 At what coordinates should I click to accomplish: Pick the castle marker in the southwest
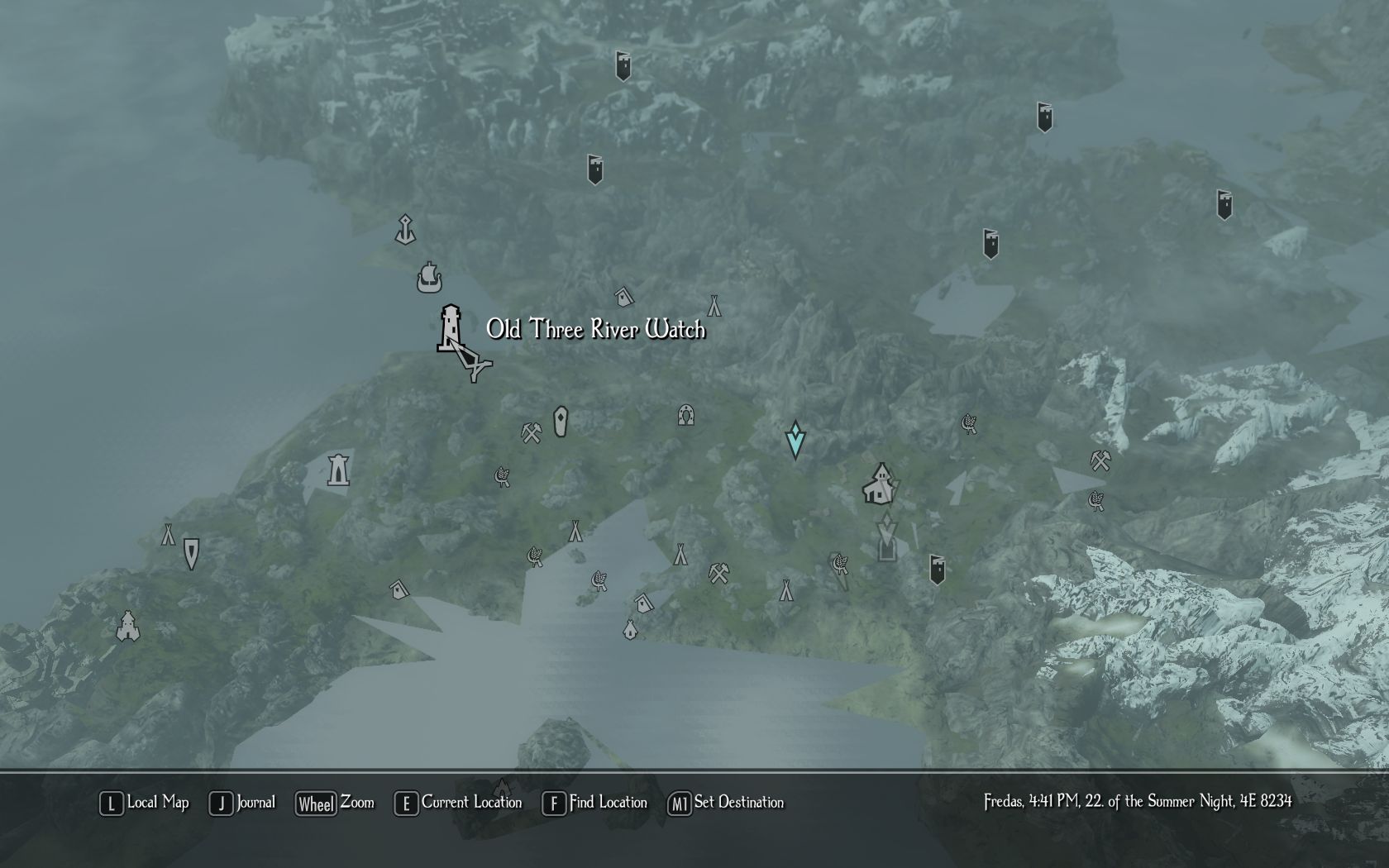[127, 627]
